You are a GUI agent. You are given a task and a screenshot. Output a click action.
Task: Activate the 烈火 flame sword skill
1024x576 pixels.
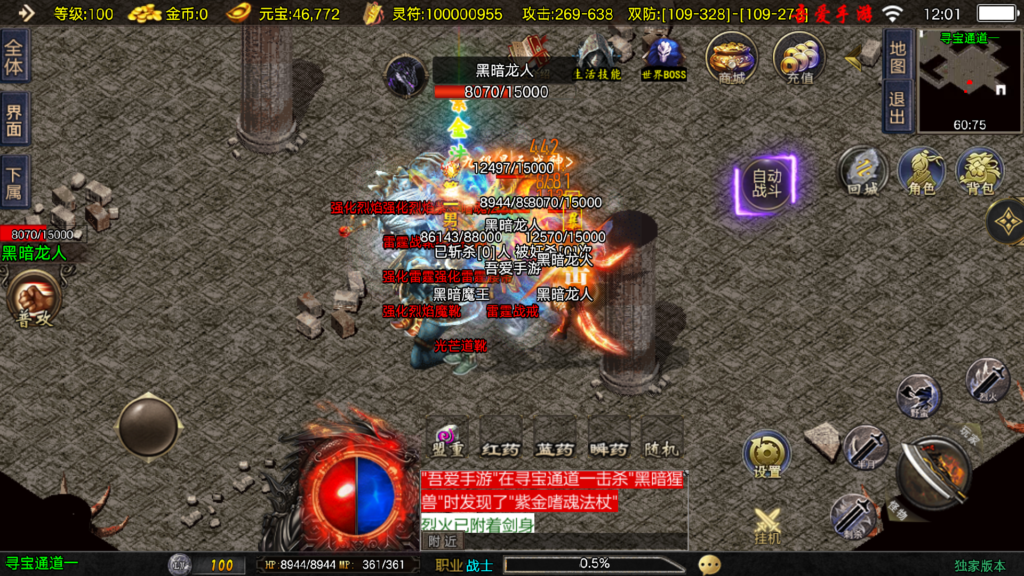[x=986, y=381]
